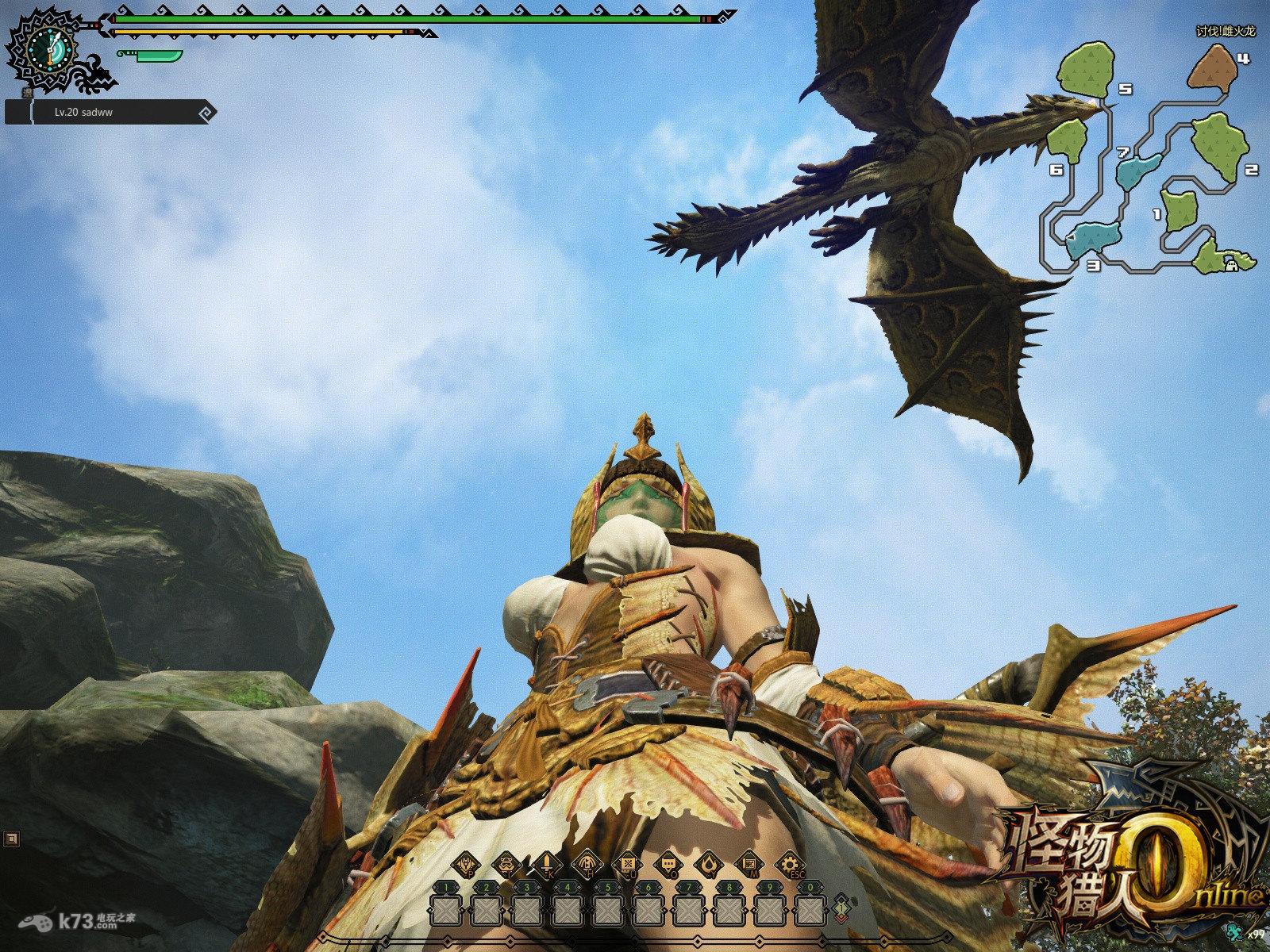Viewport: 1270px width, 952px height.
Task: Open the map scroll menu icon
Action: click(749, 863)
